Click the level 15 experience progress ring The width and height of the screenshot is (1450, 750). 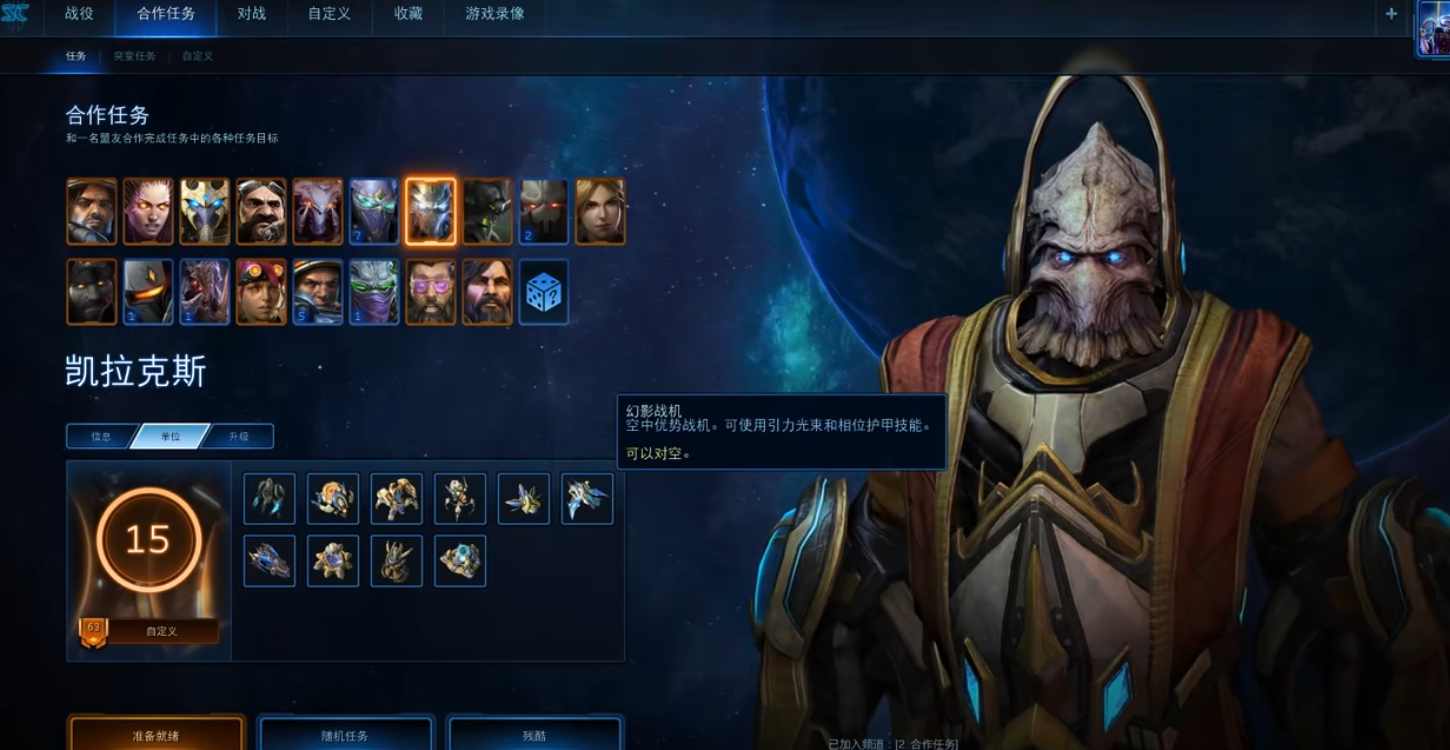pos(148,540)
